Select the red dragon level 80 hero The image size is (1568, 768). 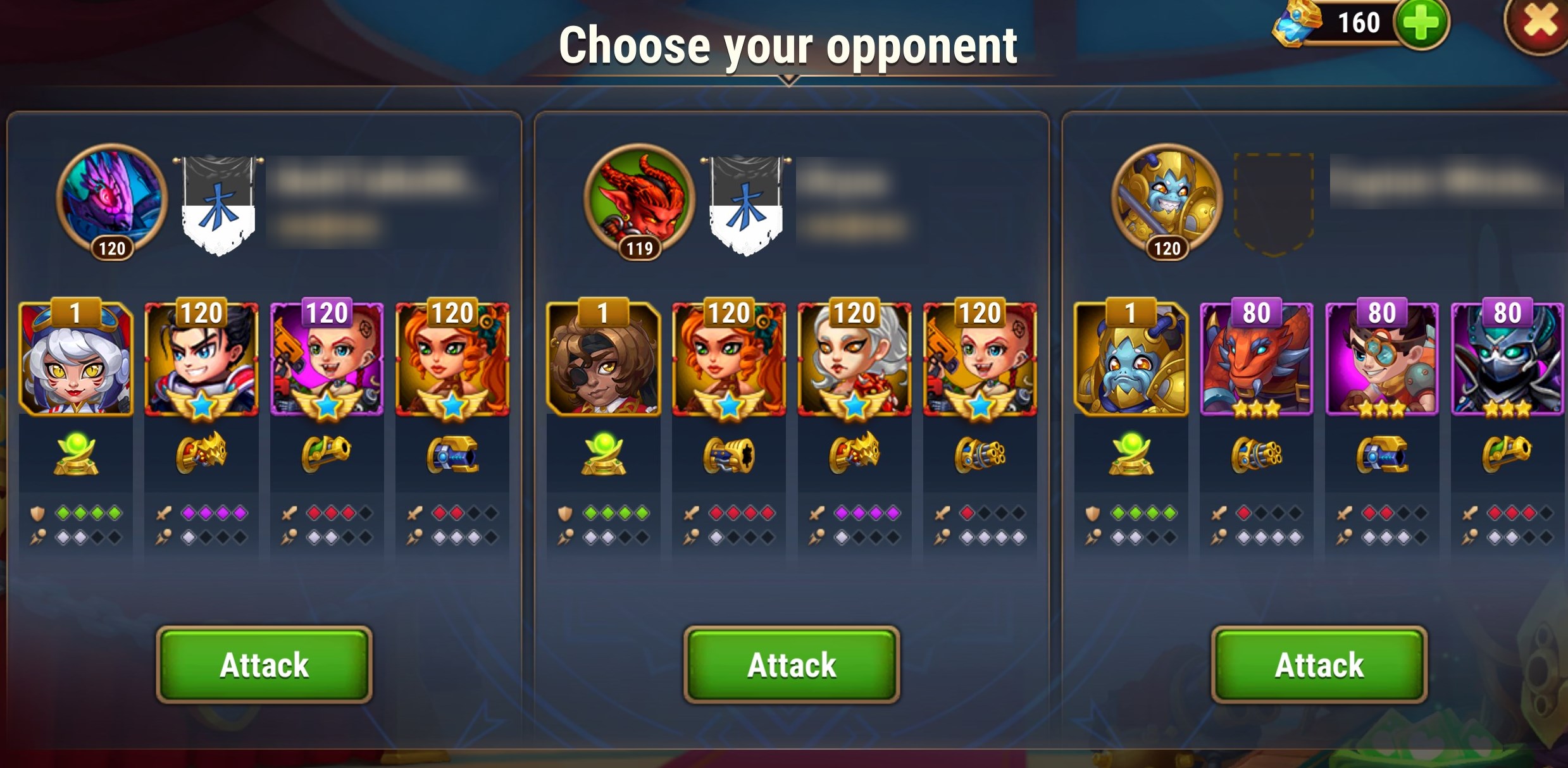[x=1256, y=359]
